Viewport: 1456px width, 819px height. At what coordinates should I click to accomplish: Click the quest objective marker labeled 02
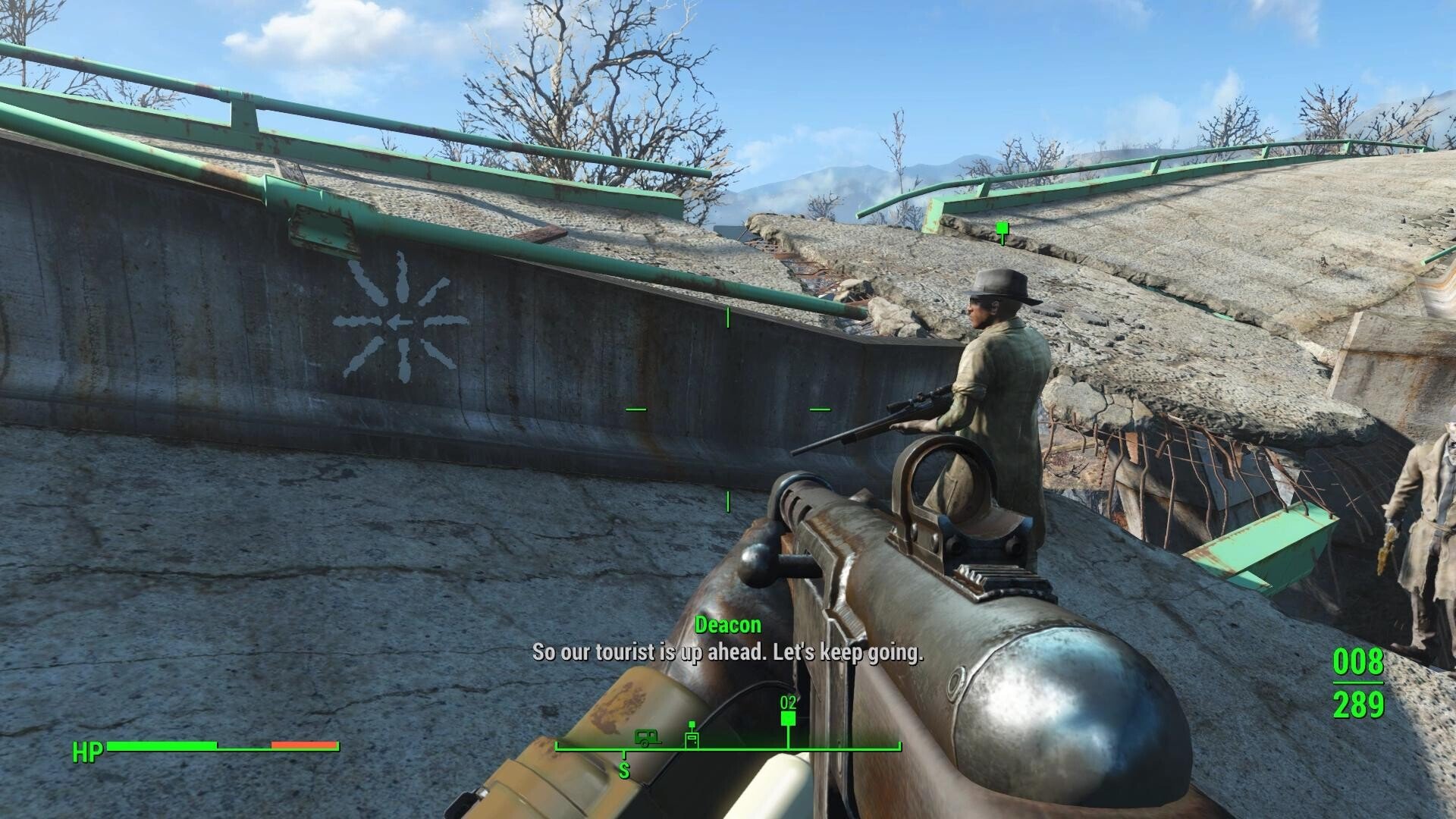789,719
